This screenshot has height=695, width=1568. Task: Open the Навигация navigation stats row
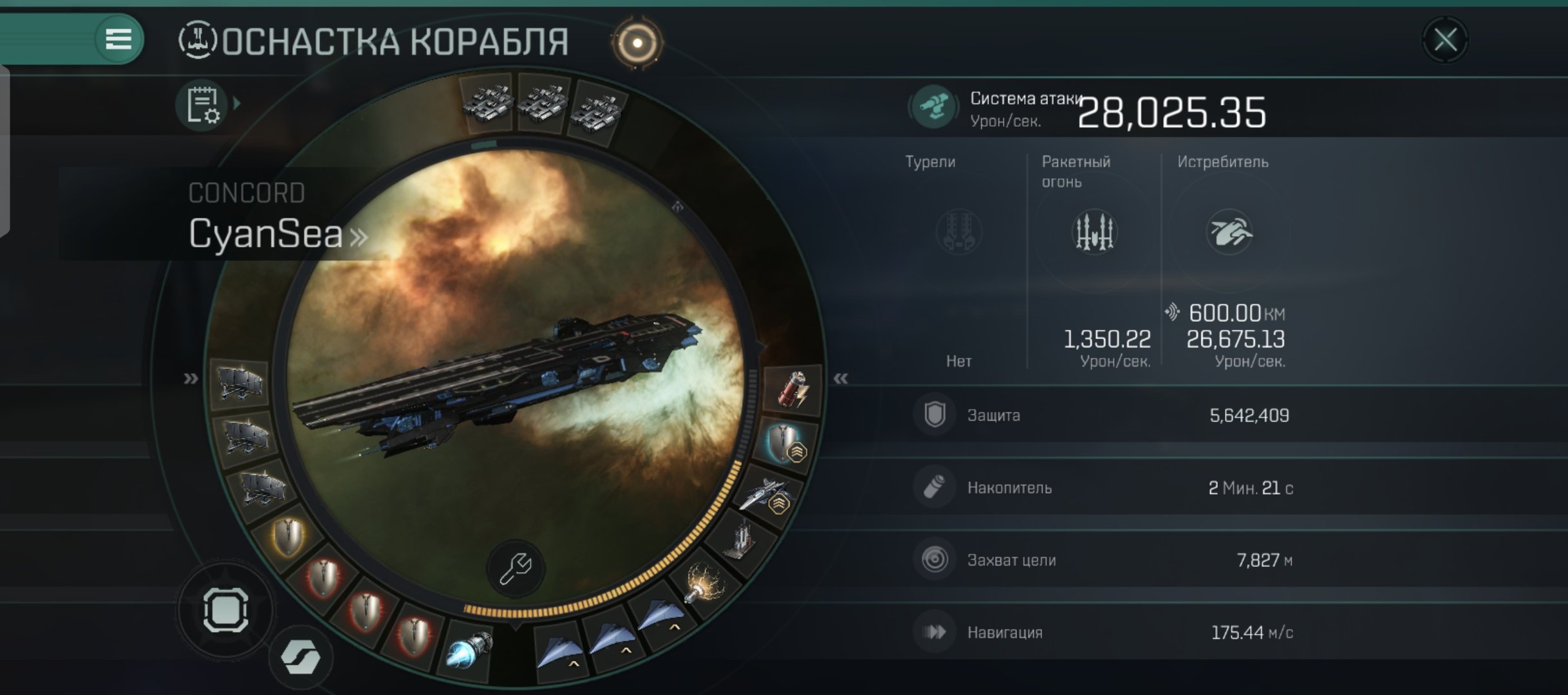(1101, 632)
